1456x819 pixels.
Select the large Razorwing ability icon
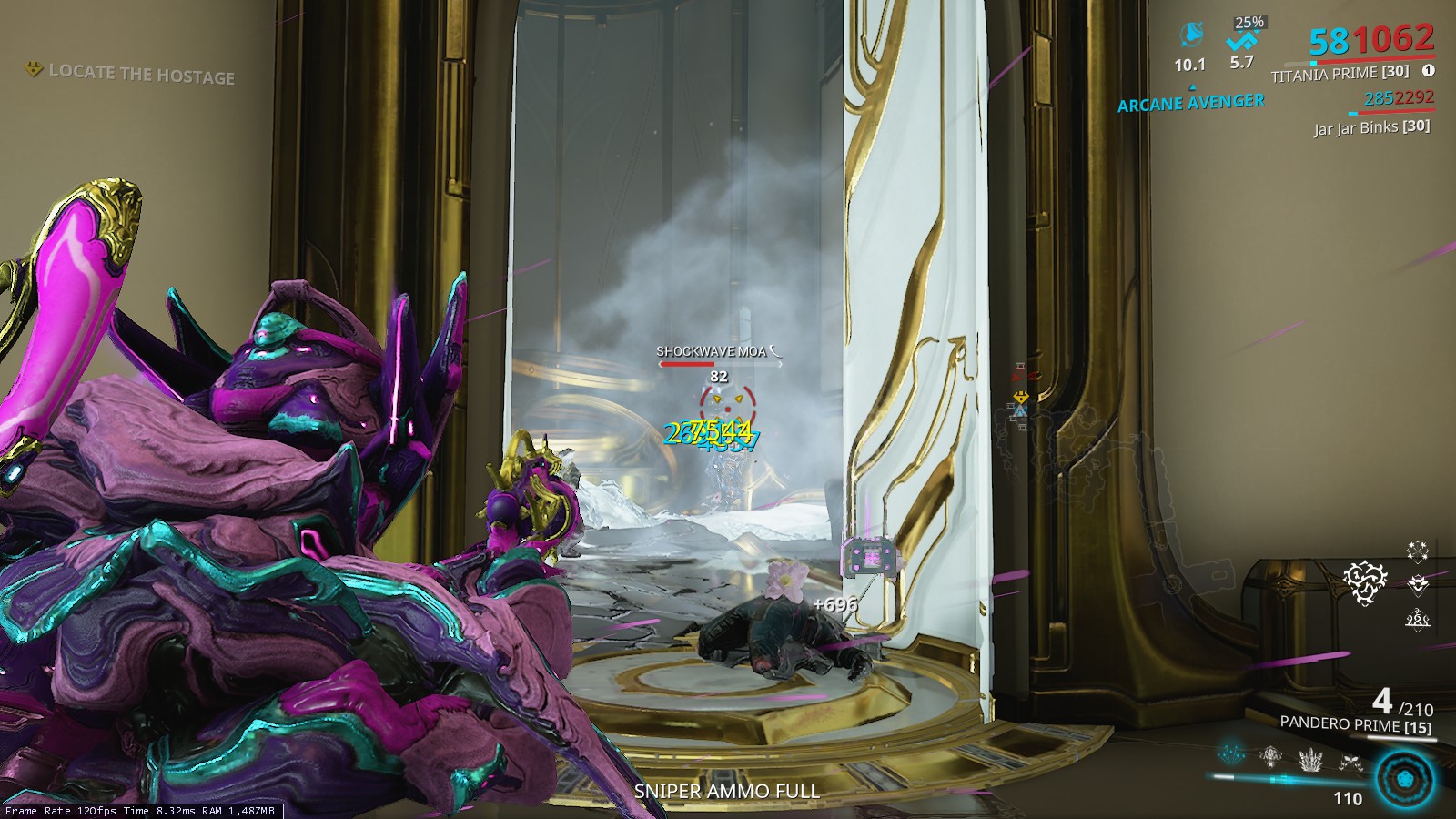point(1402,778)
